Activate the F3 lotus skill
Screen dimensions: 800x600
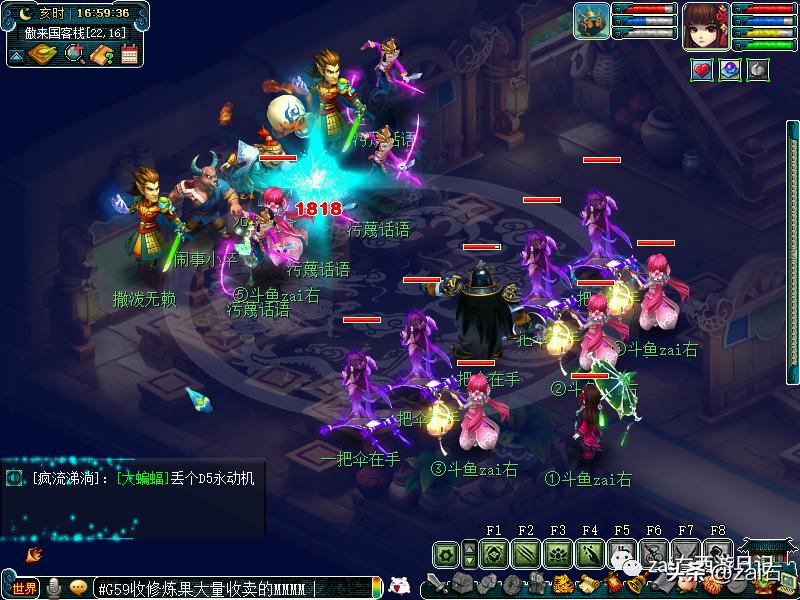click(x=557, y=553)
